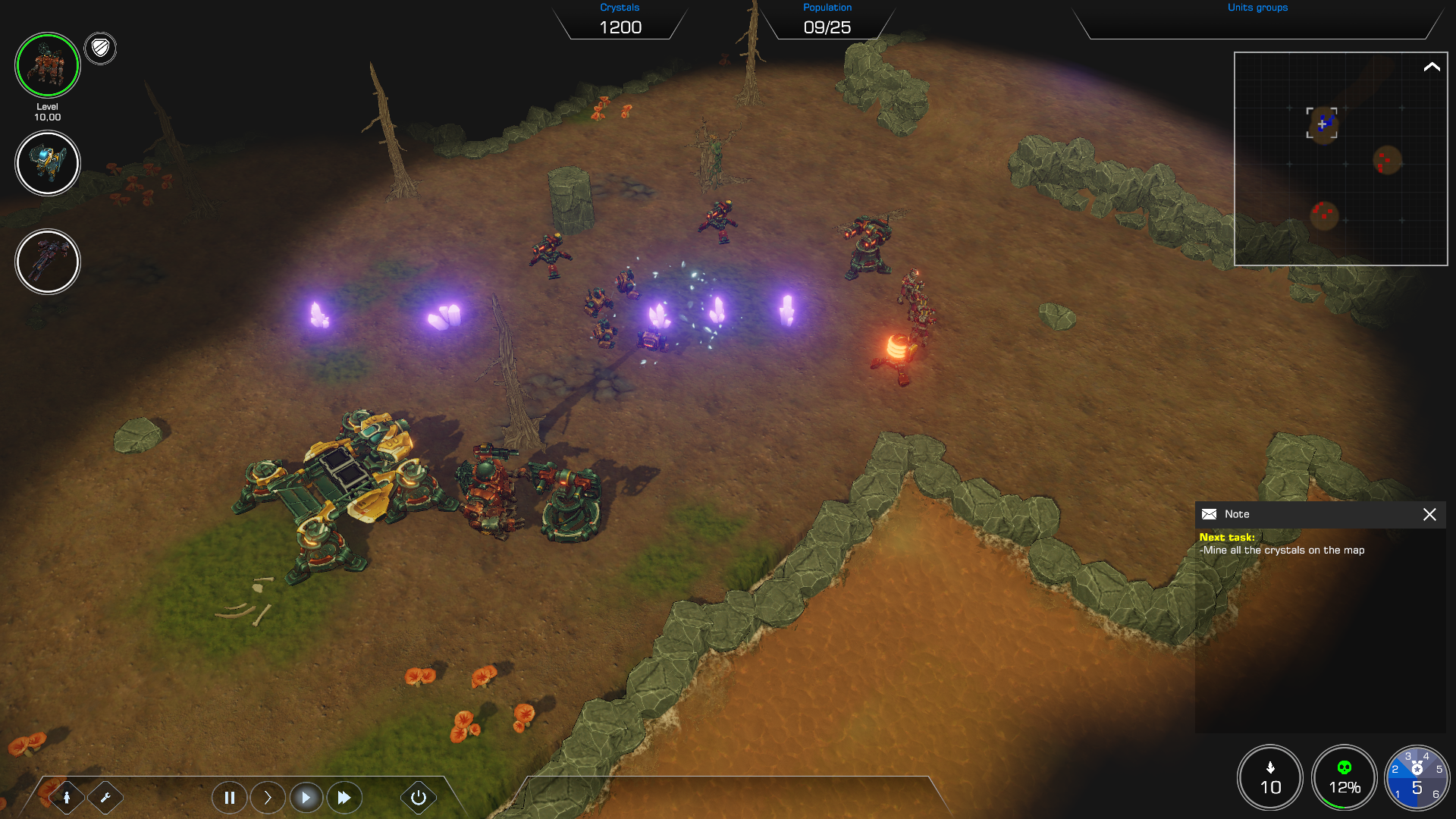
Task: Close the Note panel
Action: (x=1429, y=514)
